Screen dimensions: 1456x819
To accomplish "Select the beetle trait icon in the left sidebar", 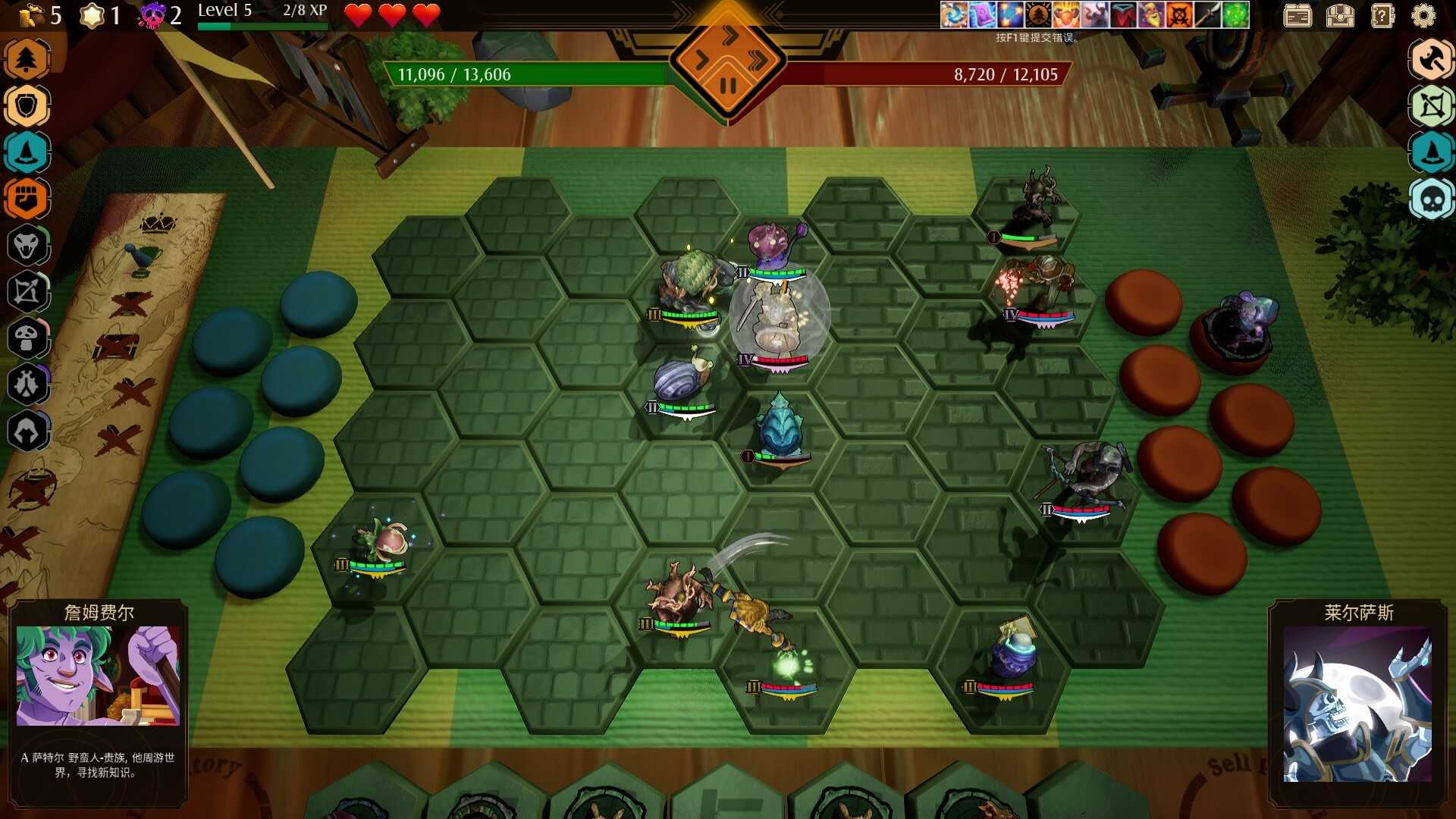I will coord(28,385).
